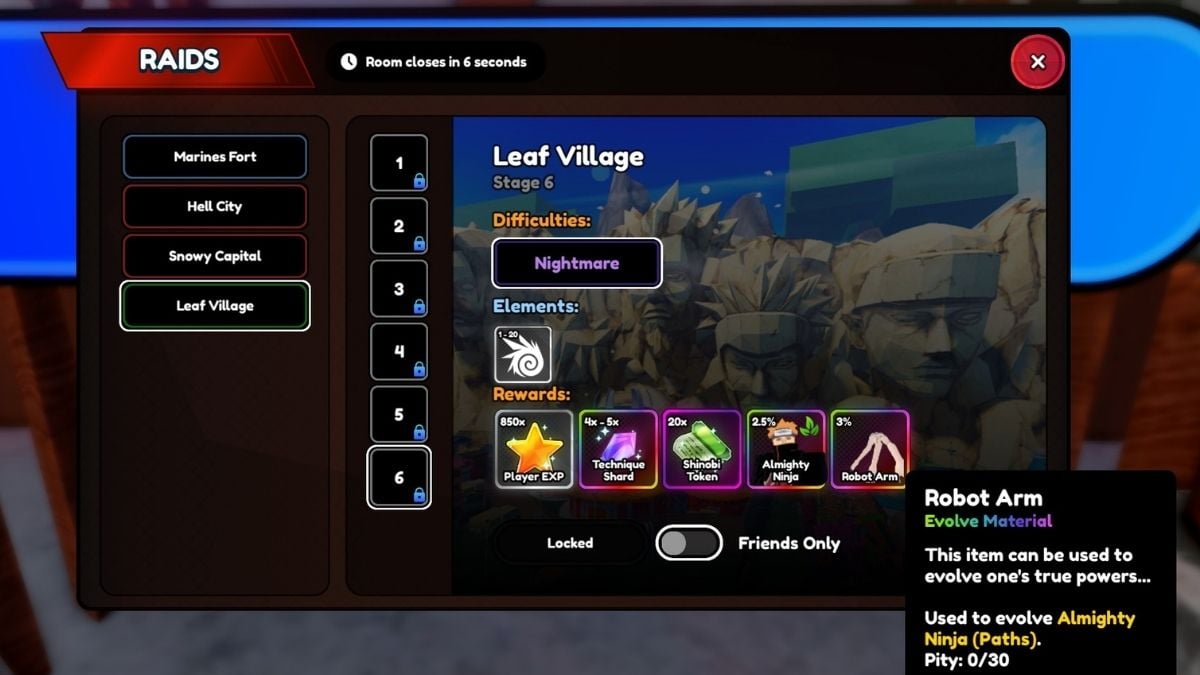The width and height of the screenshot is (1200, 675).
Task: Select stage 5 tile
Action: 399,415
